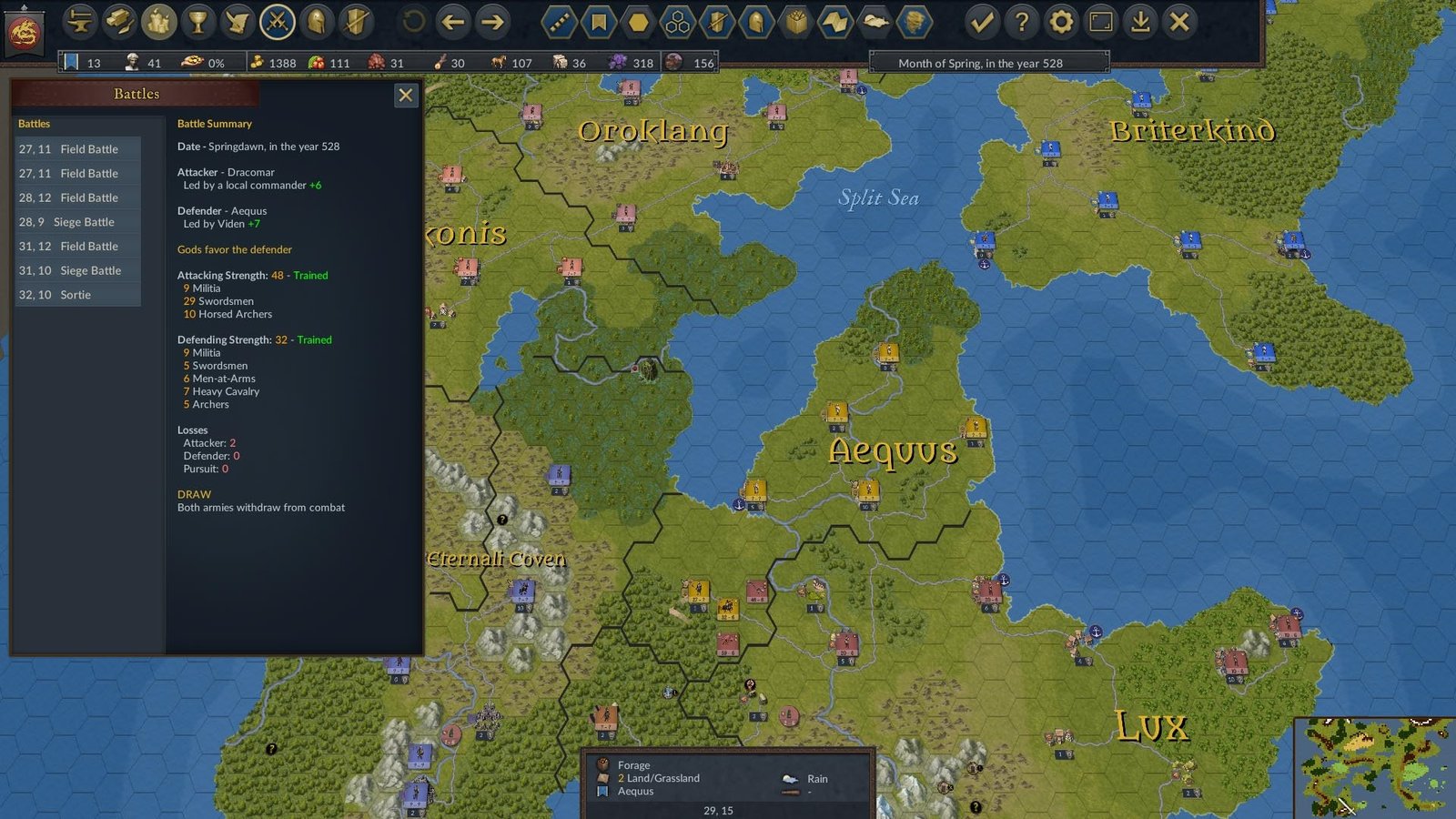Go to the next item with right arrow

[492, 22]
